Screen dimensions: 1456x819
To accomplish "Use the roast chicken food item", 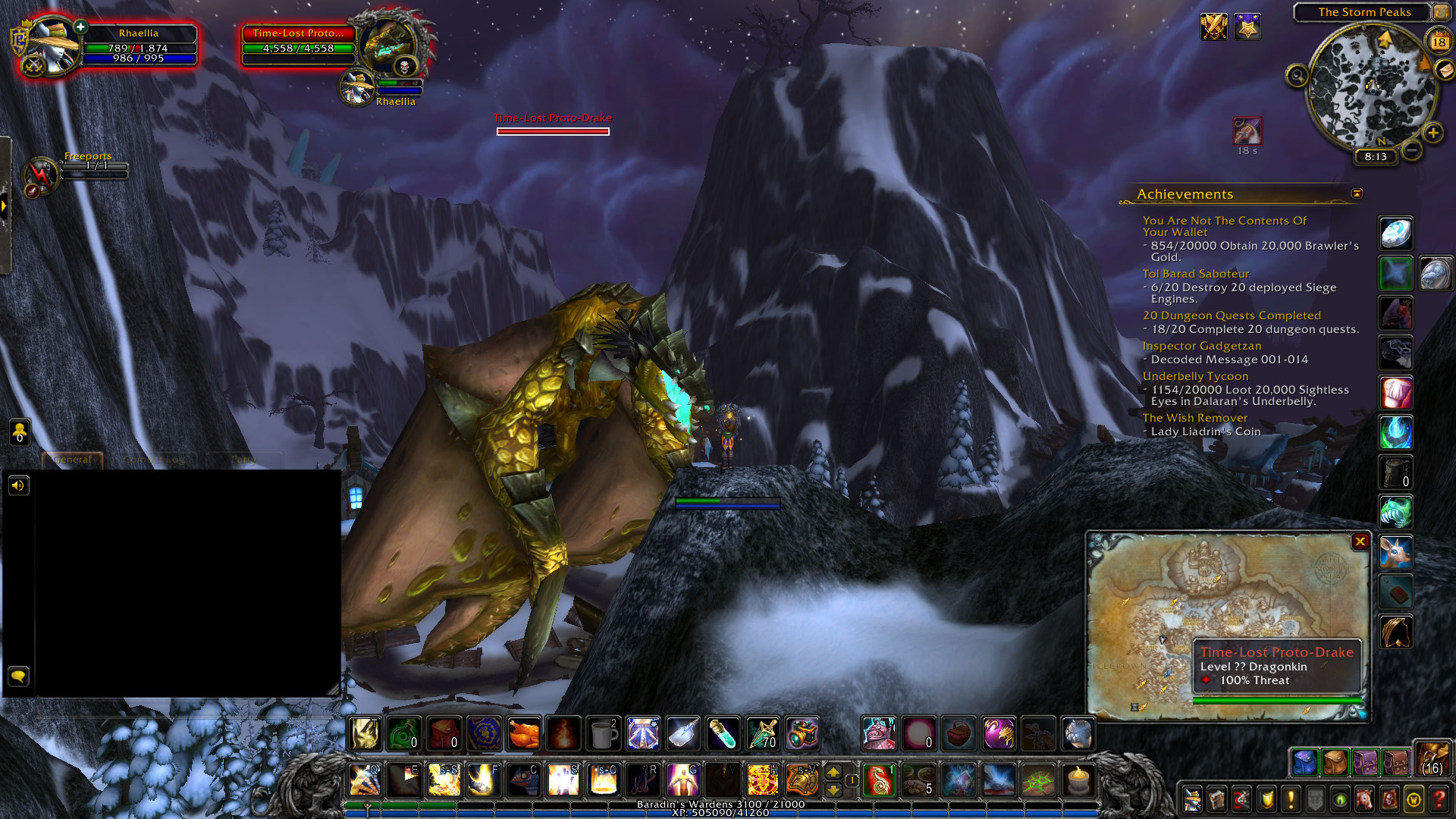I will pyautogui.click(x=523, y=733).
